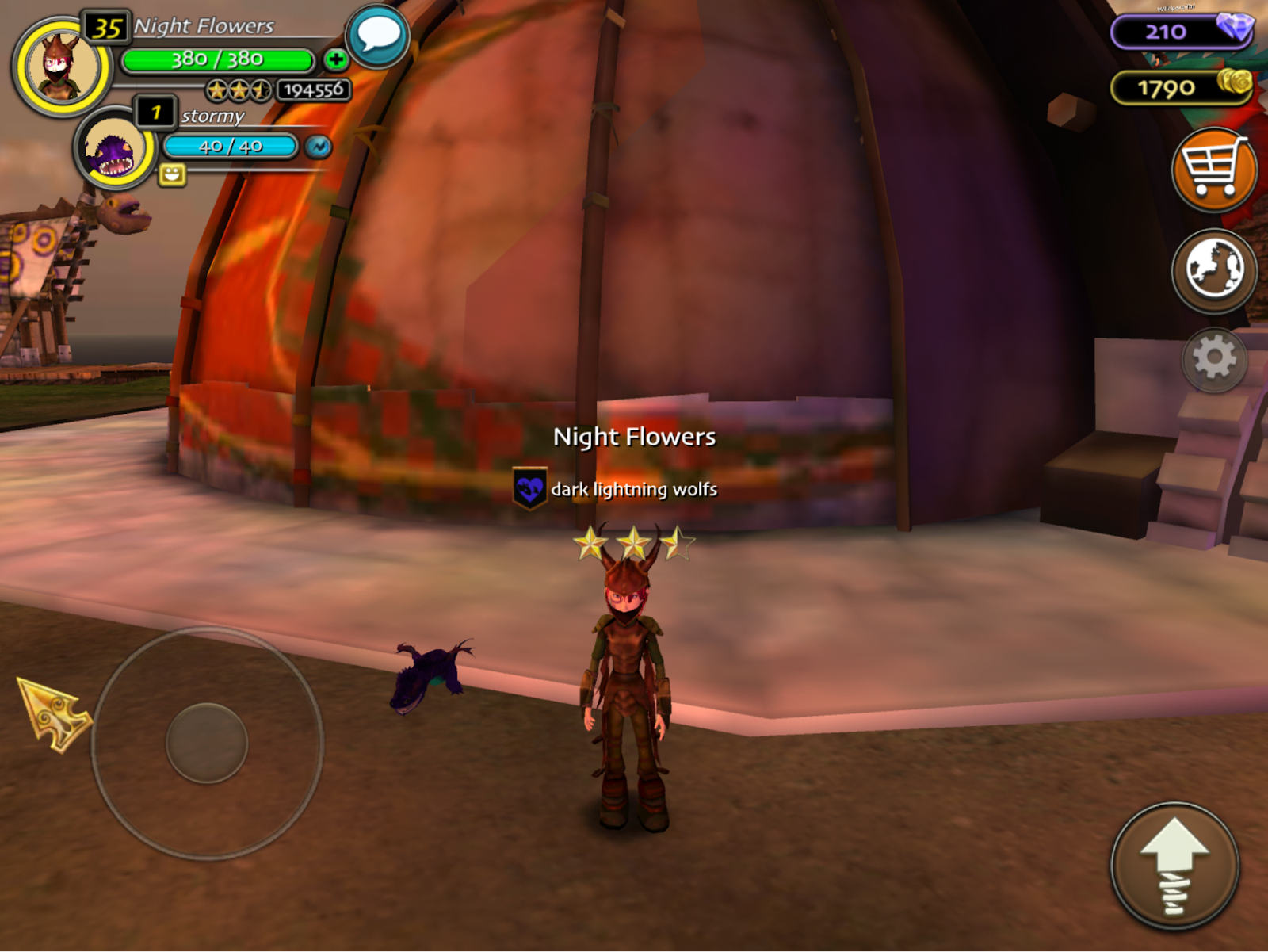Tap the virtual joystick thumb pad
Screen dimensions: 1268x952
[207, 743]
